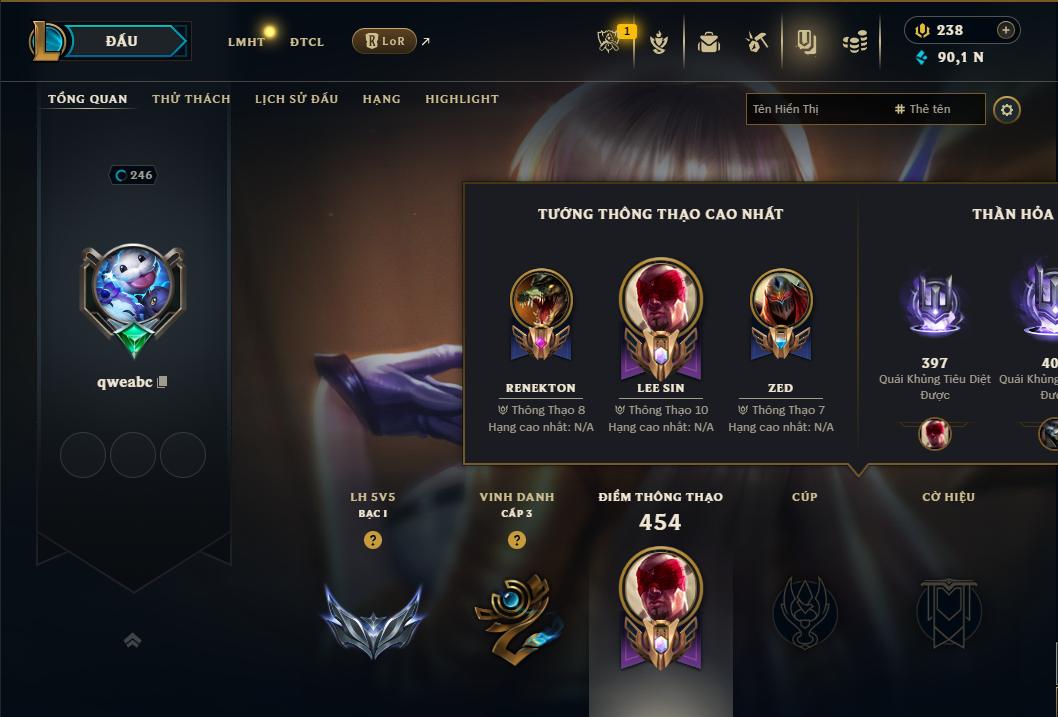Open the backpack collection icon
Image resolution: width=1058 pixels, height=717 pixels.
(x=709, y=42)
